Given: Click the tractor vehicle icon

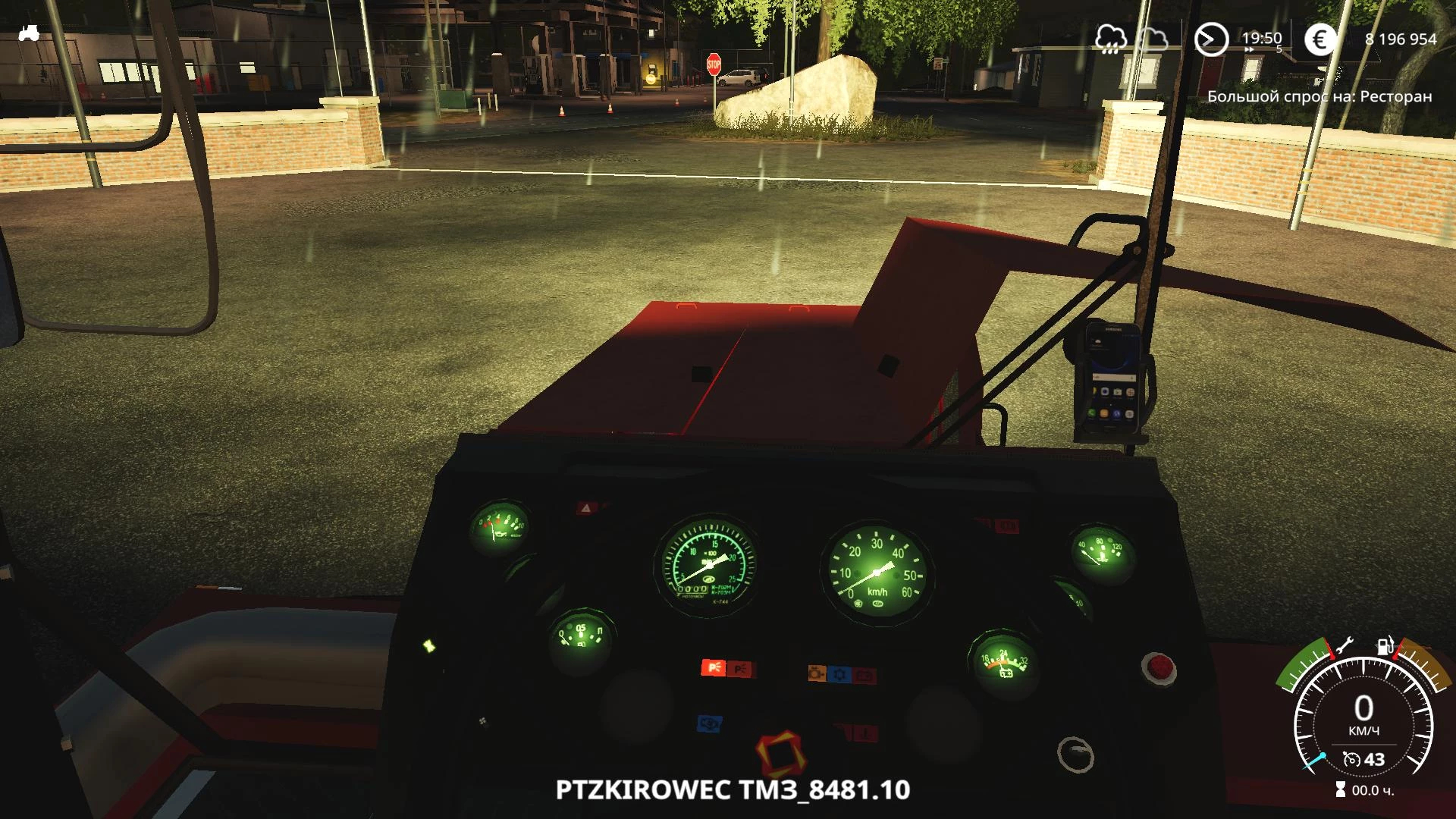Looking at the screenshot, I should 29,33.
